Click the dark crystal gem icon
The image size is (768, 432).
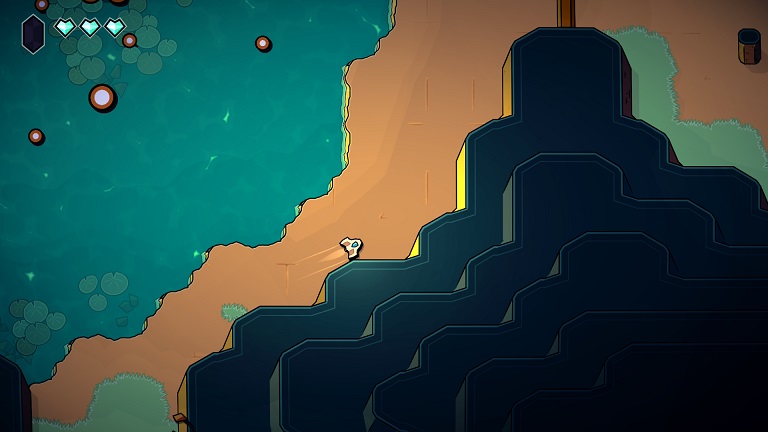[x=33, y=33]
